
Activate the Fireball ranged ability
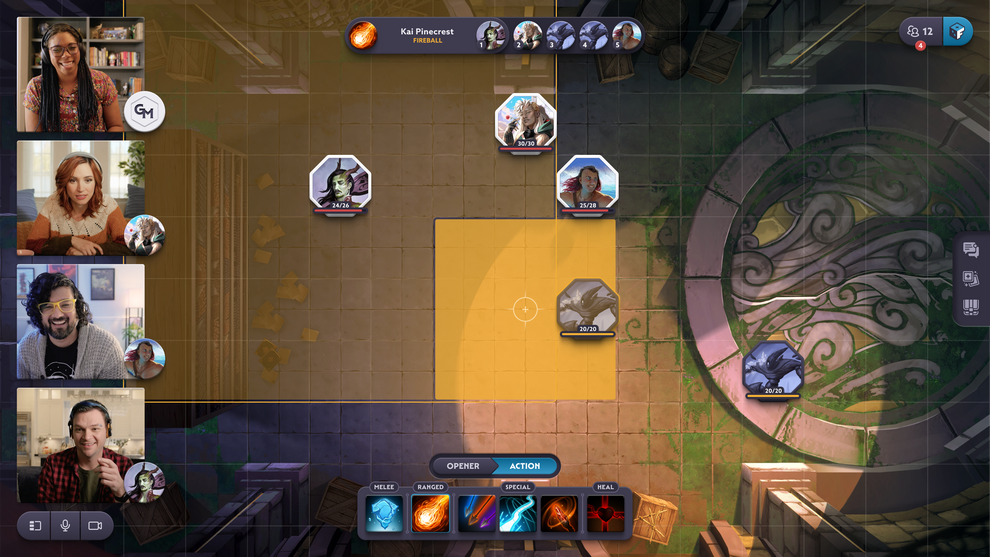point(431,514)
